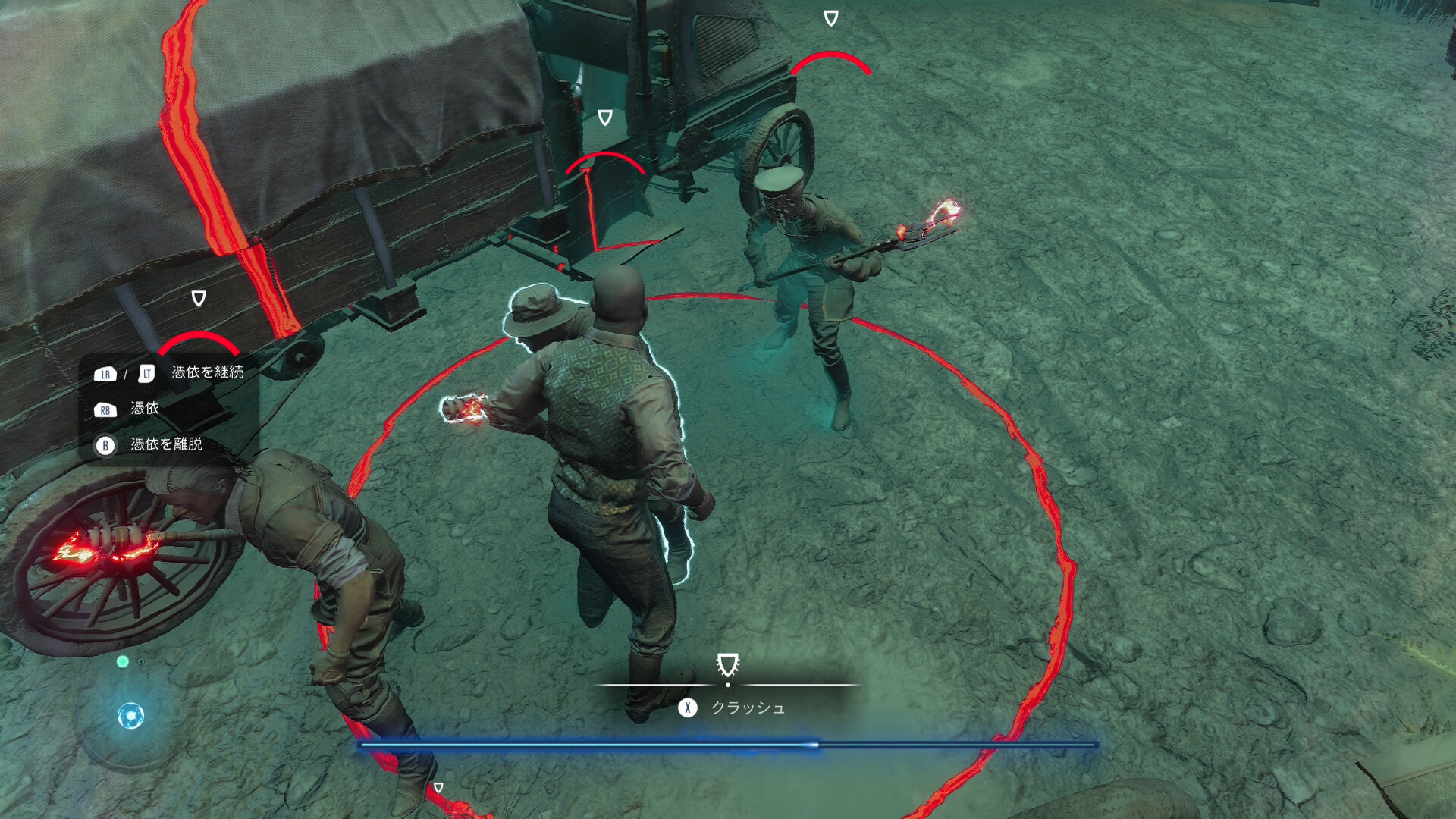The width and height of the screenshot is (1456, 819).
Task: Target the shield marker above the pitchfork enemy
Action: (x=831, y=18)
